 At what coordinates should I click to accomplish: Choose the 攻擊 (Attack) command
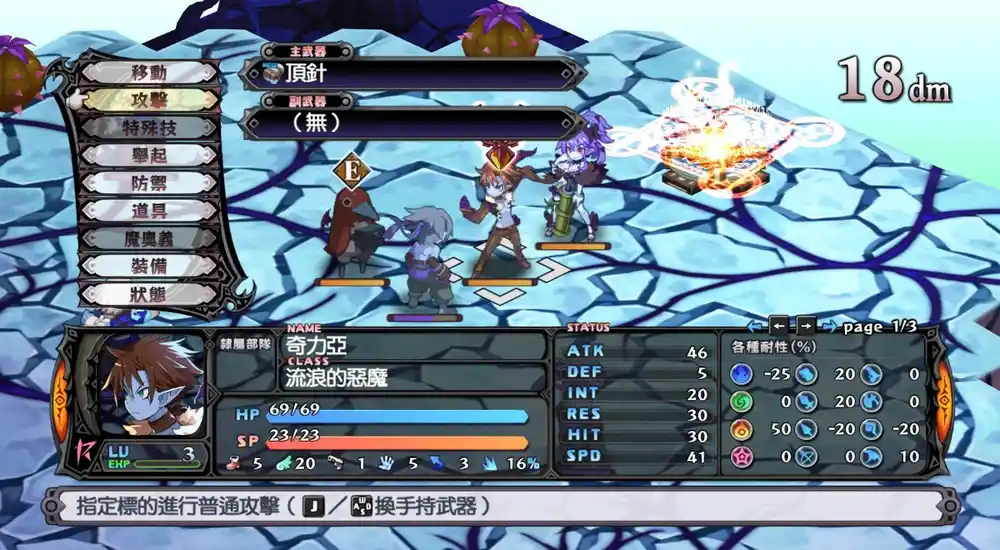(x=148, y=101)
